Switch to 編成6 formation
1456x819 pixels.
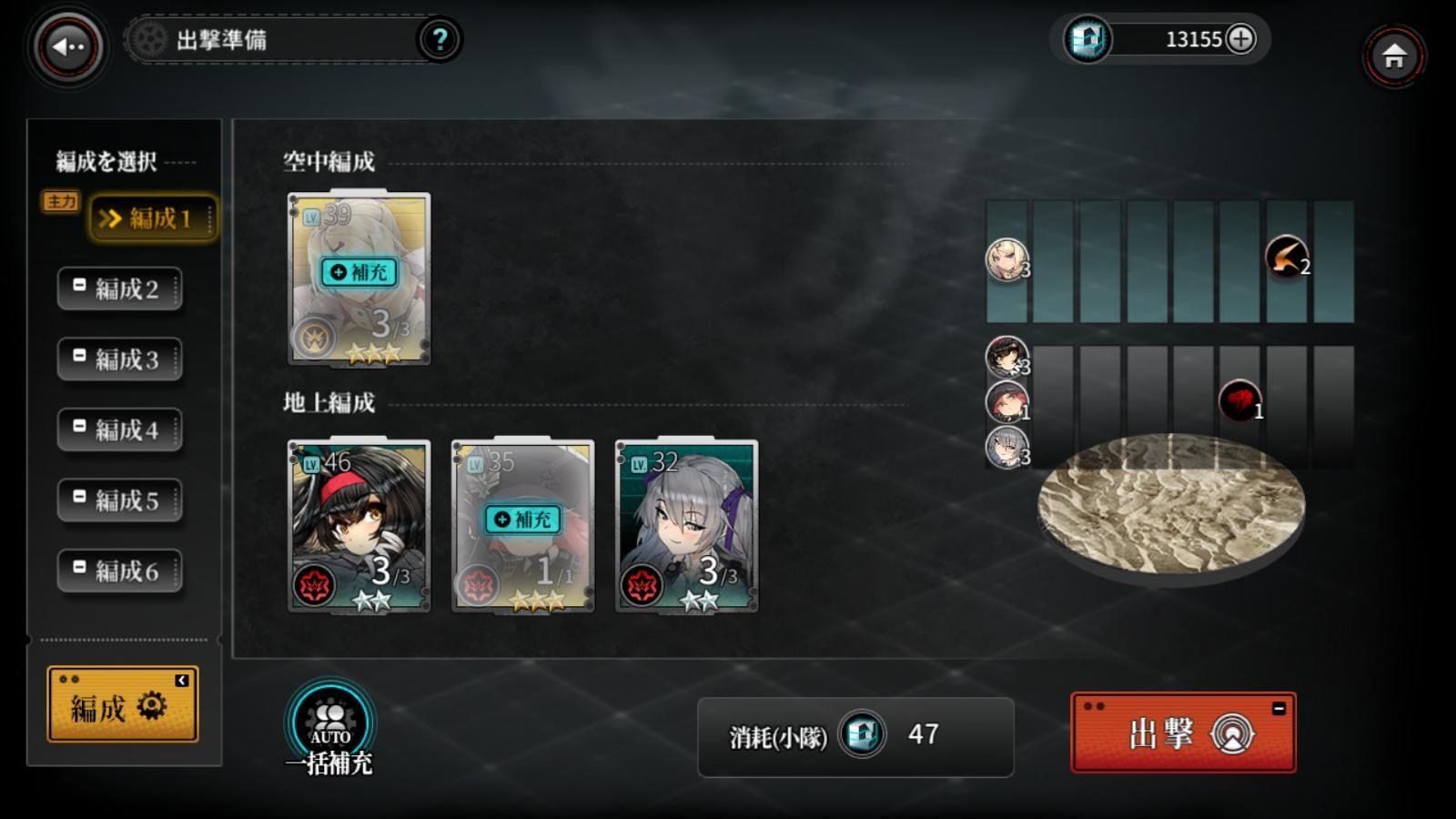click(120, 571)
